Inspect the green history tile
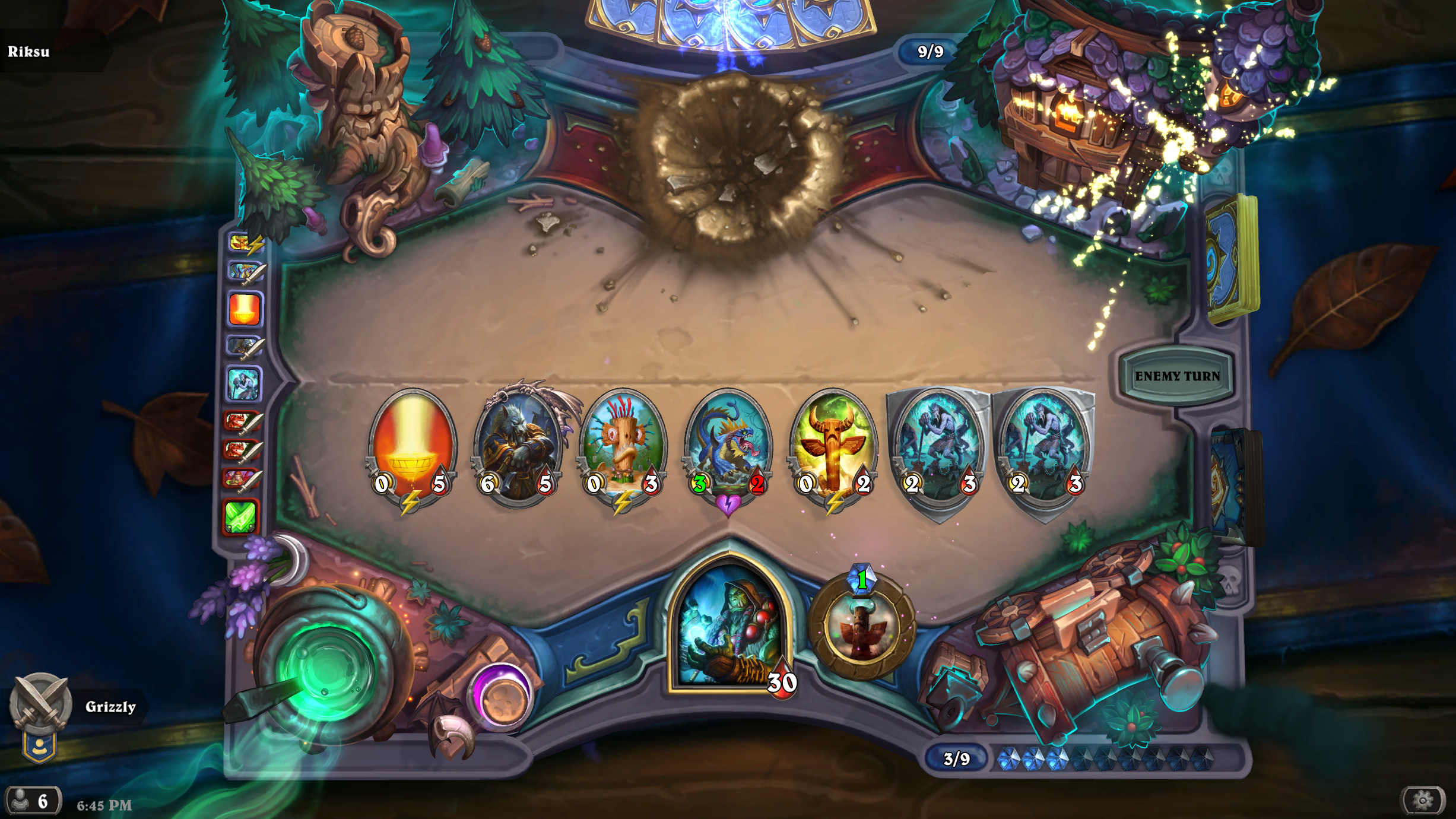The height and width of the screenshot is (819, 1456). coord(242,516)
